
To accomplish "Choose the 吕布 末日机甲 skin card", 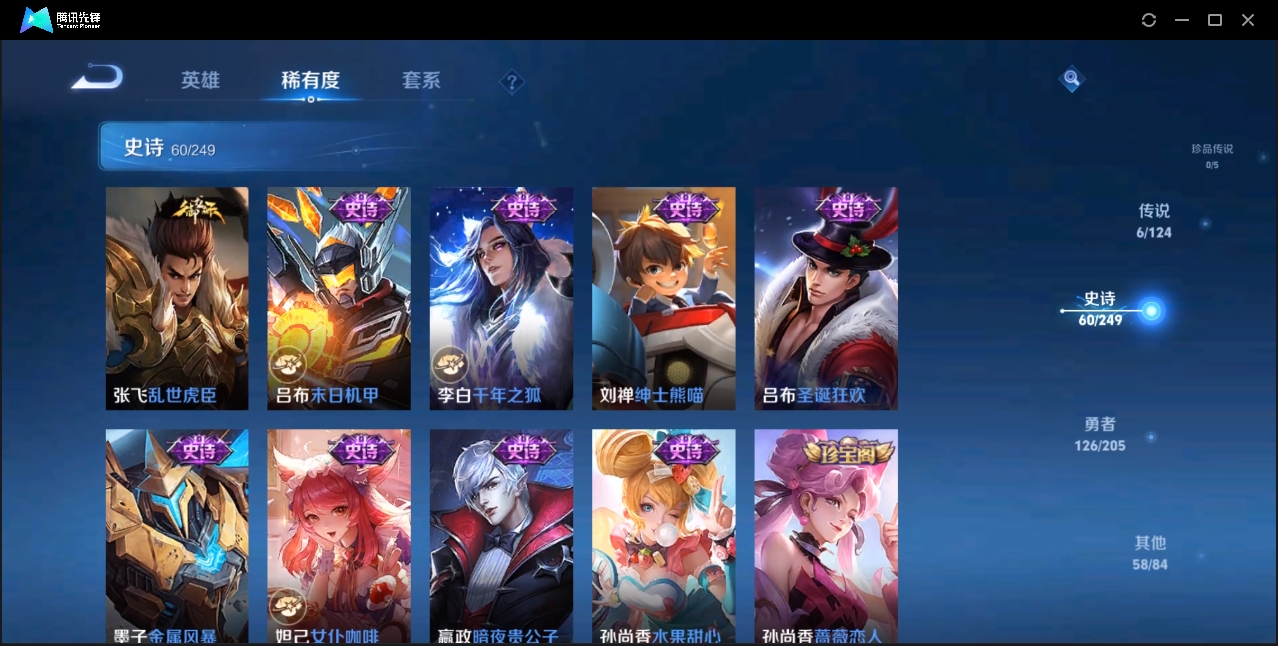I will coord(339,298).
